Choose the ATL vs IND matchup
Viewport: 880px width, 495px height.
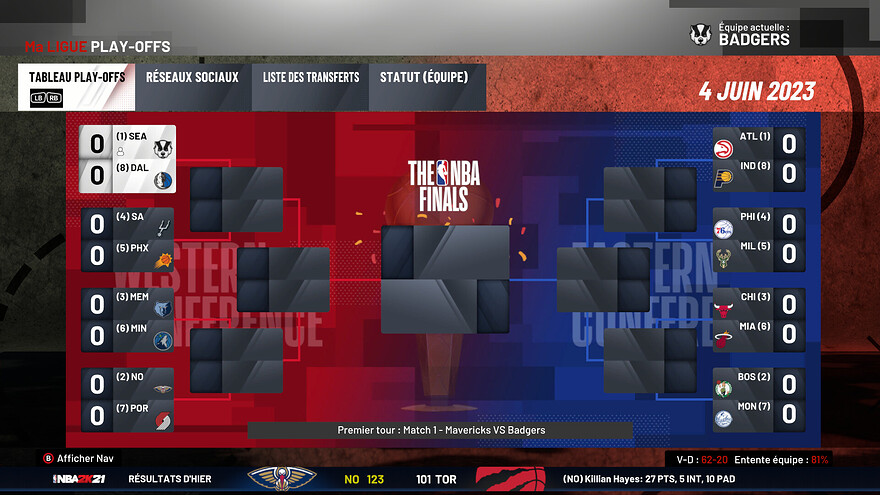[758, 159]
